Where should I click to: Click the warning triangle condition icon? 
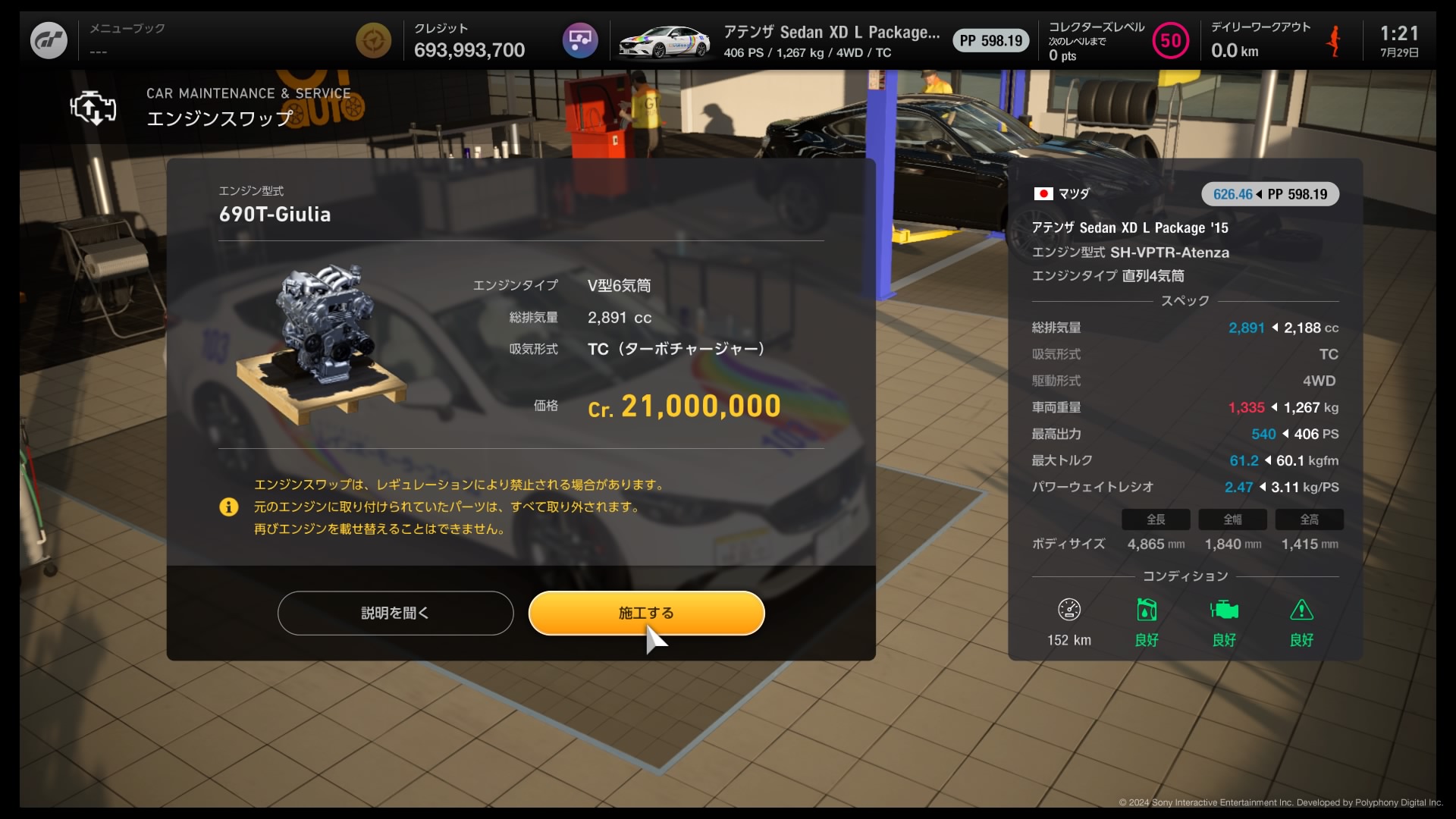[x=1302, y=610]
